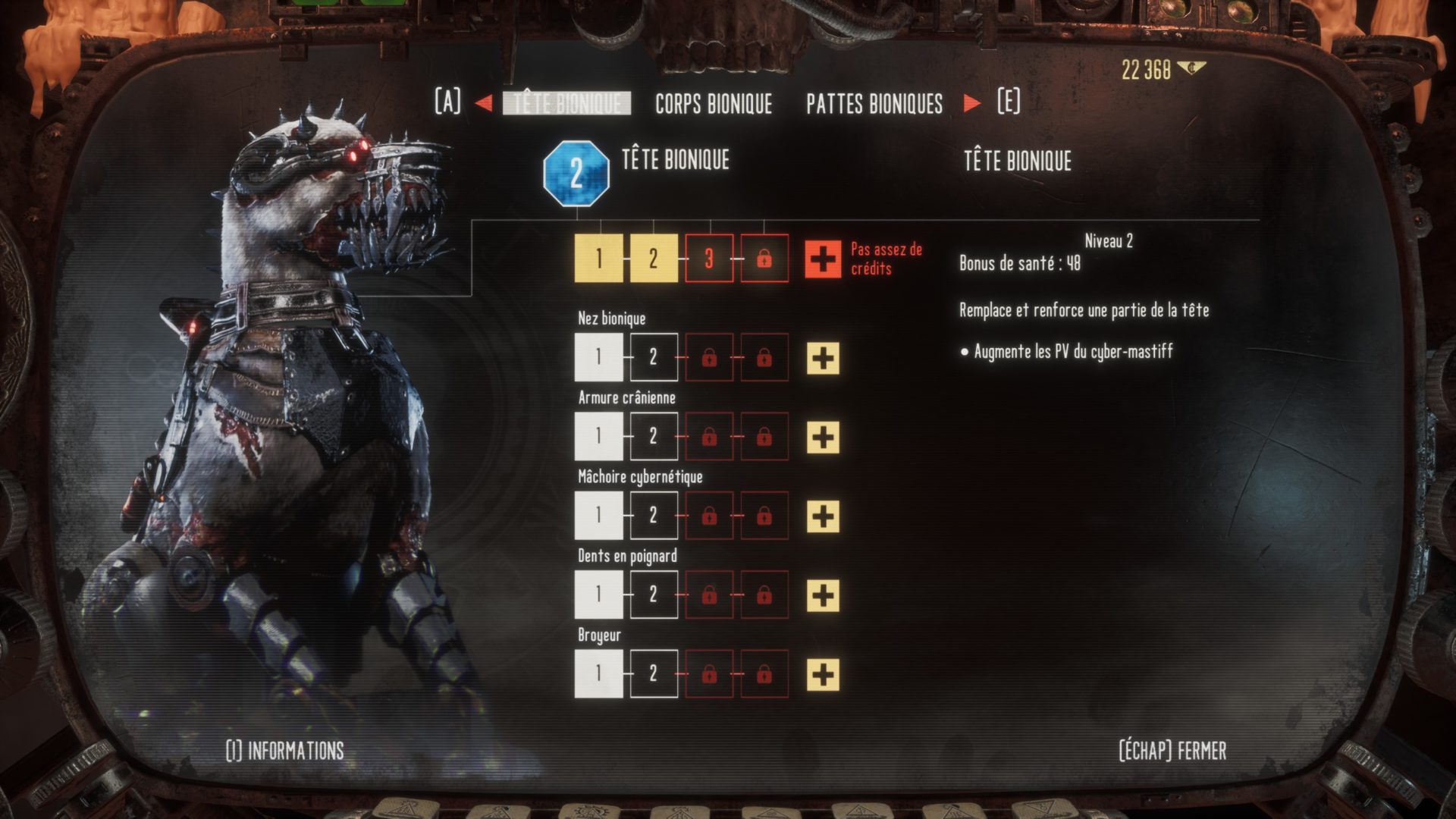Upgrade Nez bionique with its plus button
1456x819 pixels.
tap(823, 358)
